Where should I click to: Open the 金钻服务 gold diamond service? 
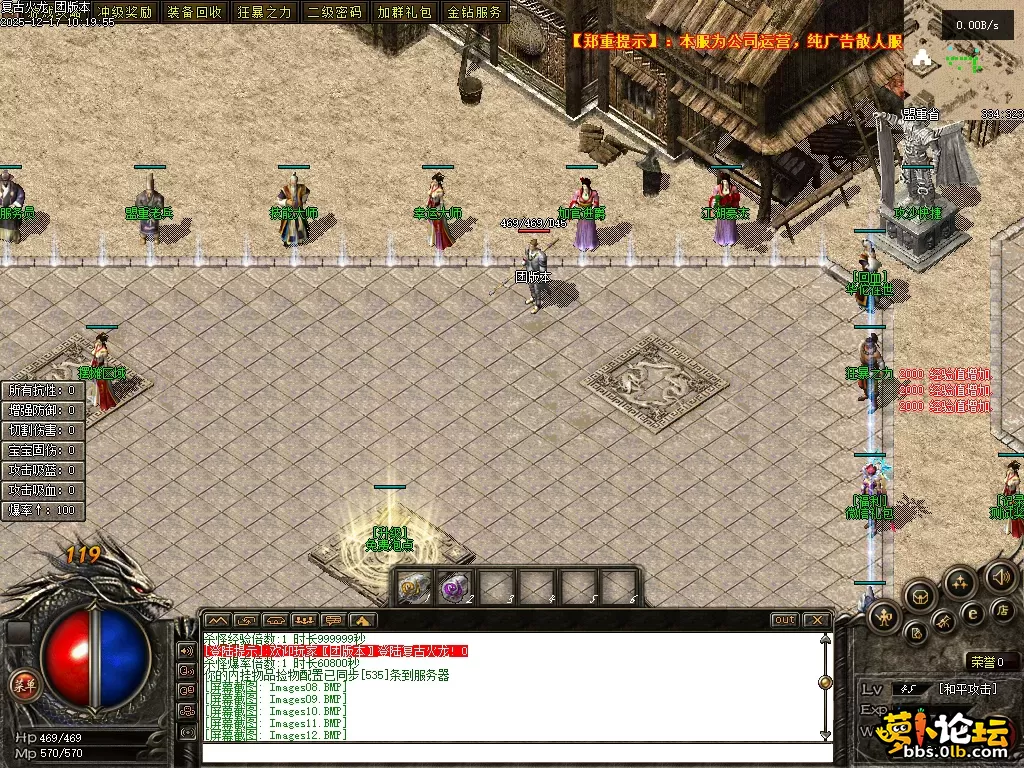(x=474, y=13)
